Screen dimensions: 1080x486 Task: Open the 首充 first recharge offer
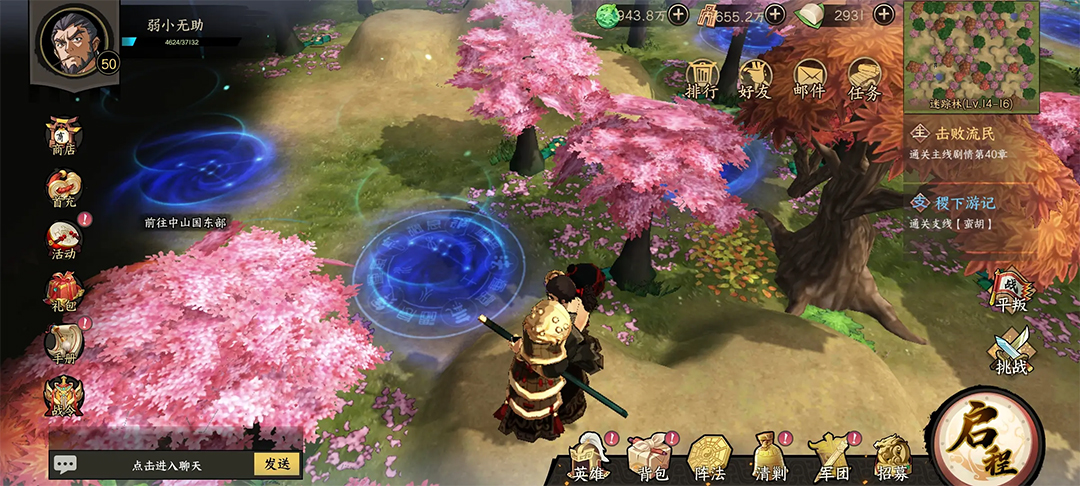pyautogui.click(x=65, y=189)
